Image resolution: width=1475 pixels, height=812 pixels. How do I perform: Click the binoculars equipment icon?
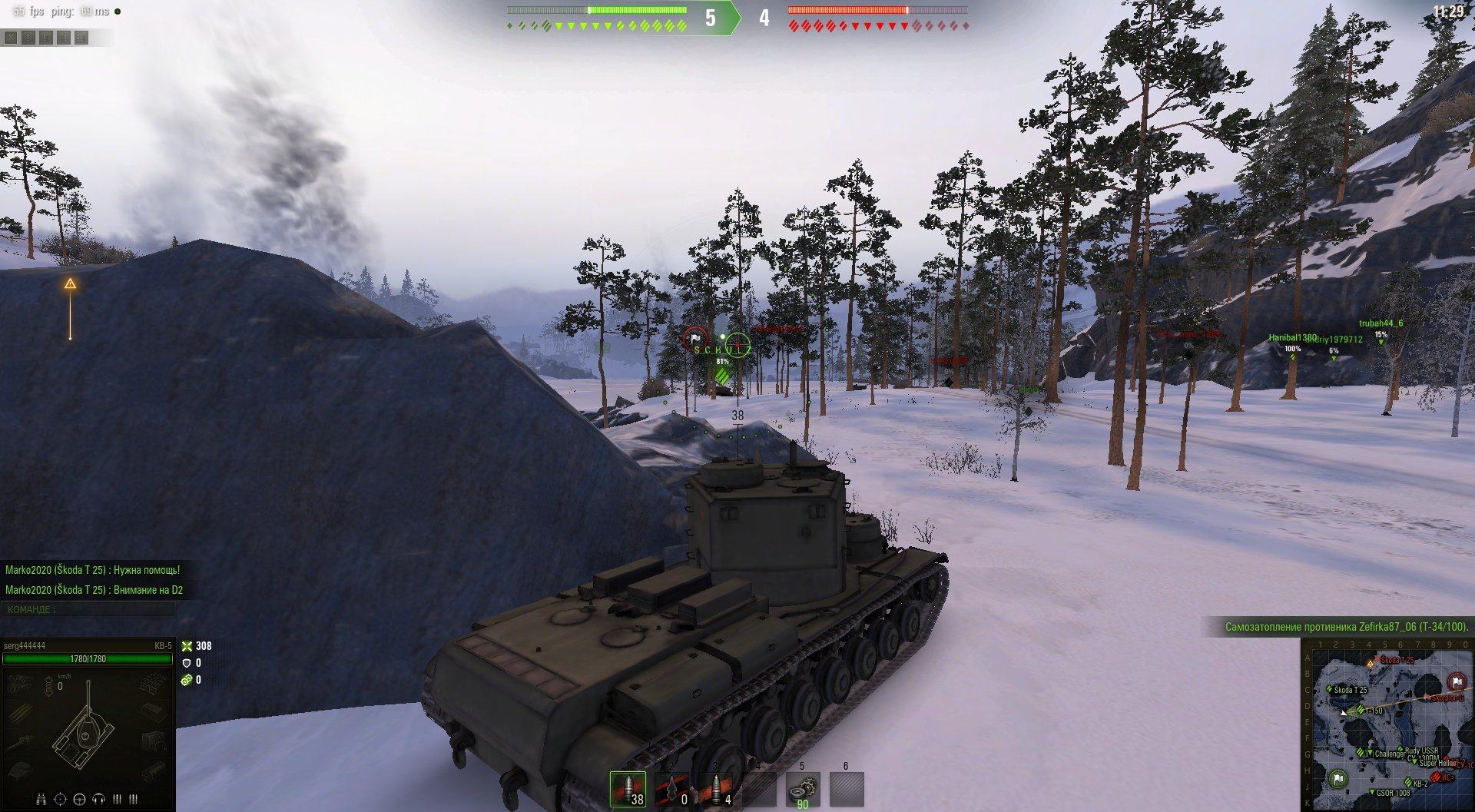(x=41, y=800)
